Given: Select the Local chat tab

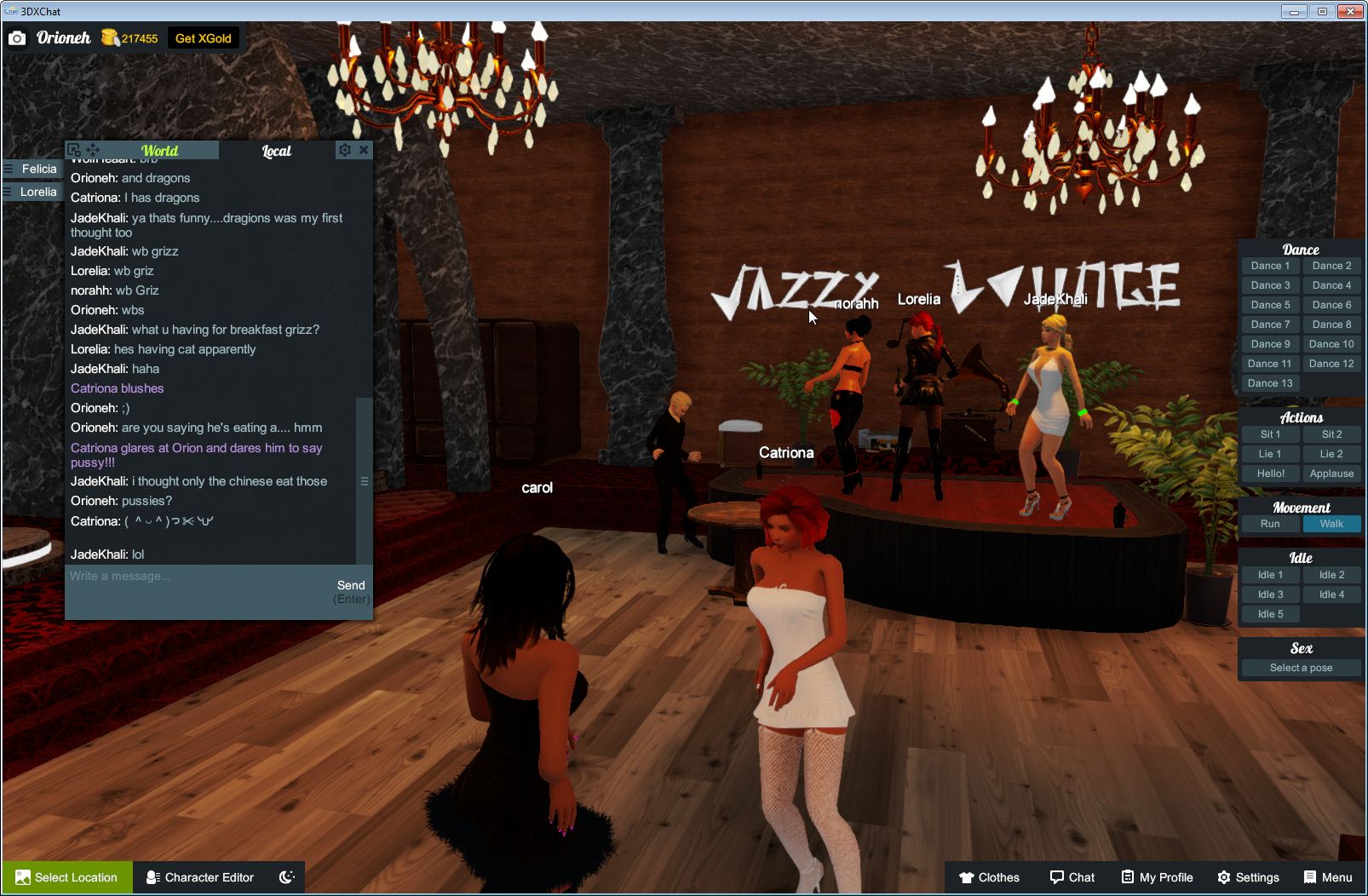Looking at the screenshot, I should pos(275,151).
